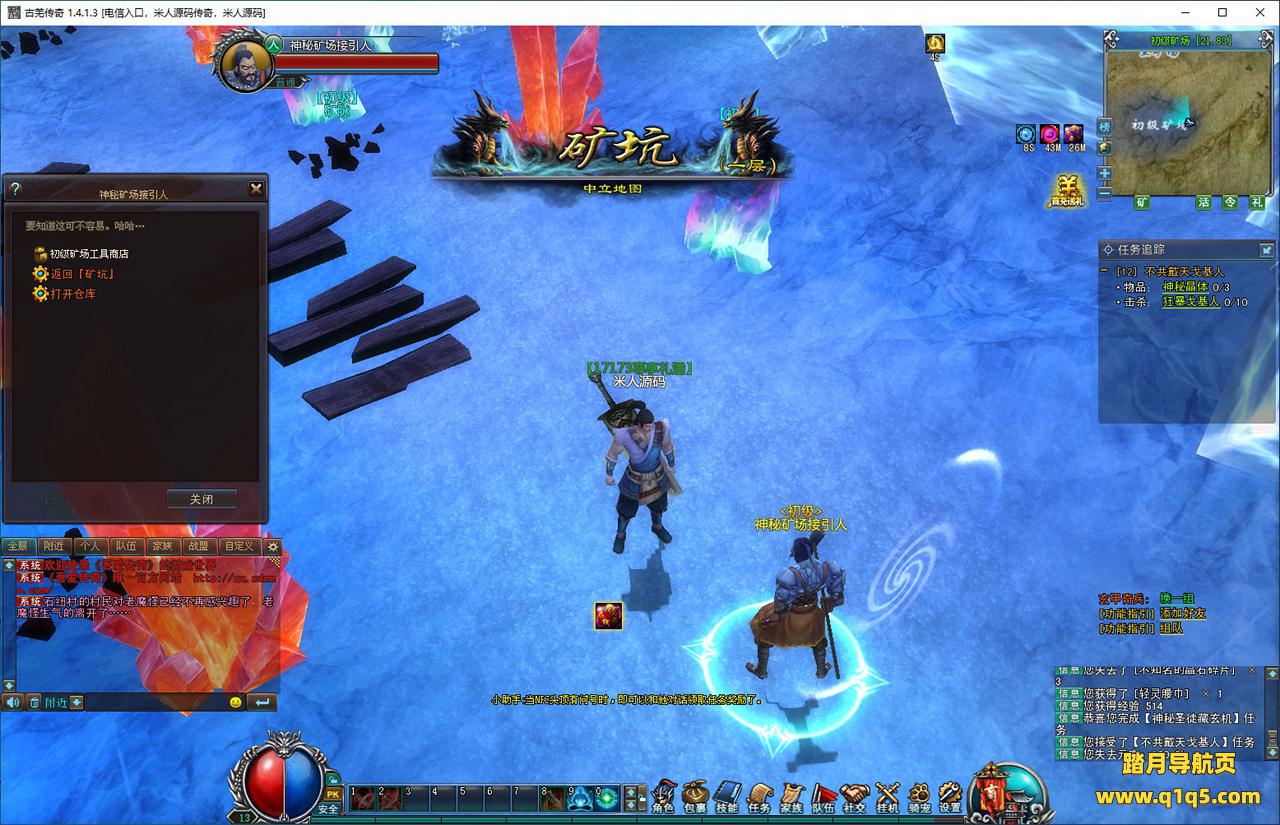Open the 初级矿场工具商店 shop option
1280x825 pixels.
point(88,254)
